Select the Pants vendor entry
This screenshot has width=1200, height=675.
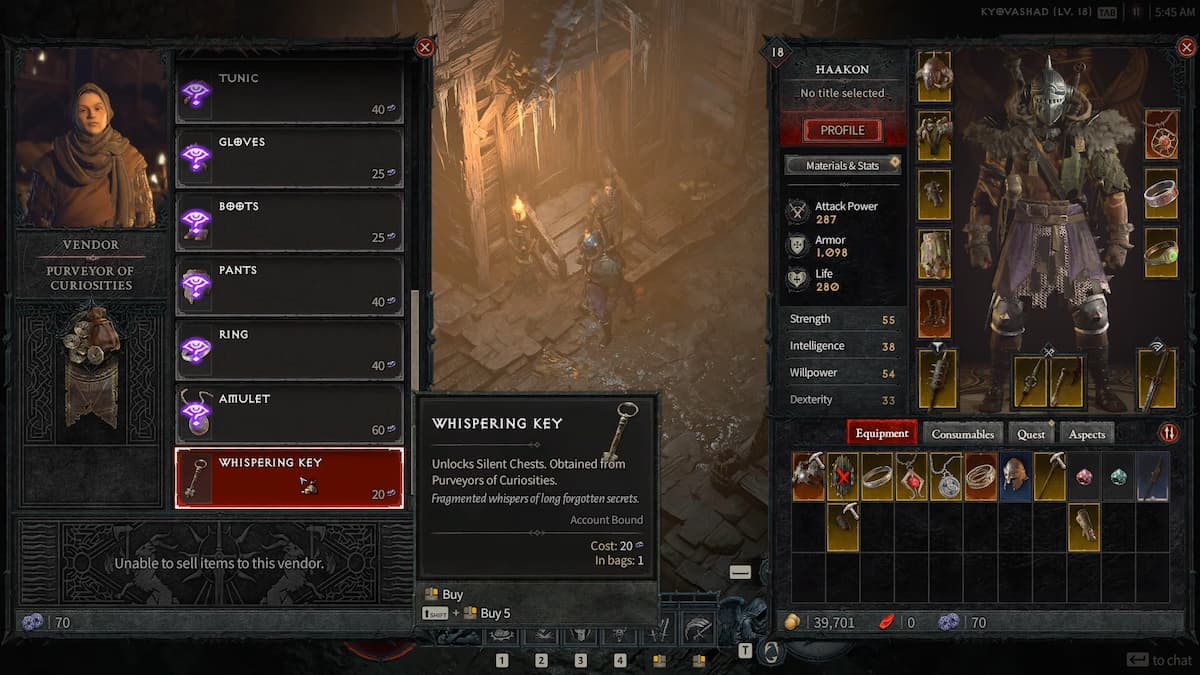click(x=289, y=286)
